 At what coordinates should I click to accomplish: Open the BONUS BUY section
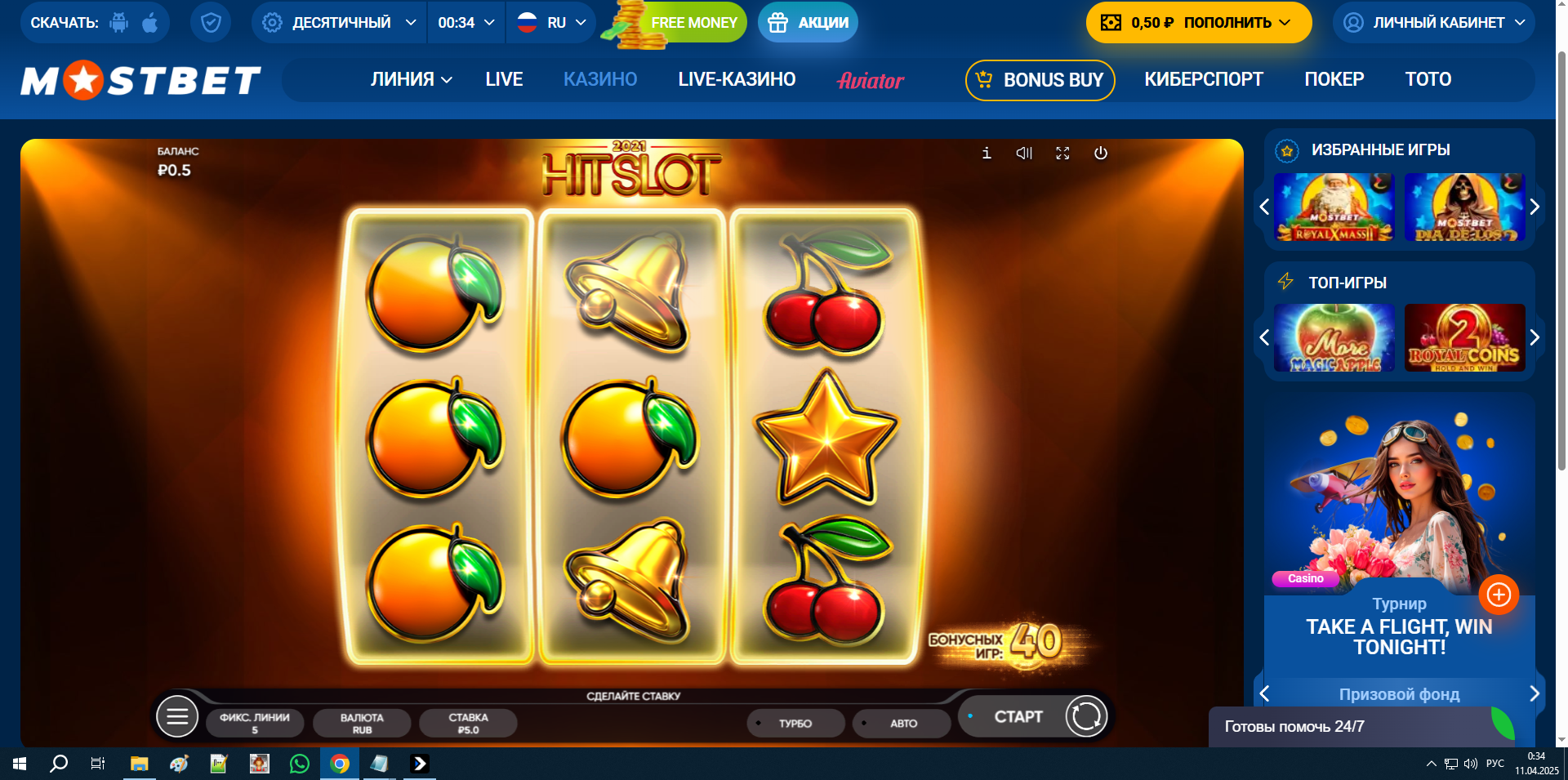click(x=1040, y=80)
